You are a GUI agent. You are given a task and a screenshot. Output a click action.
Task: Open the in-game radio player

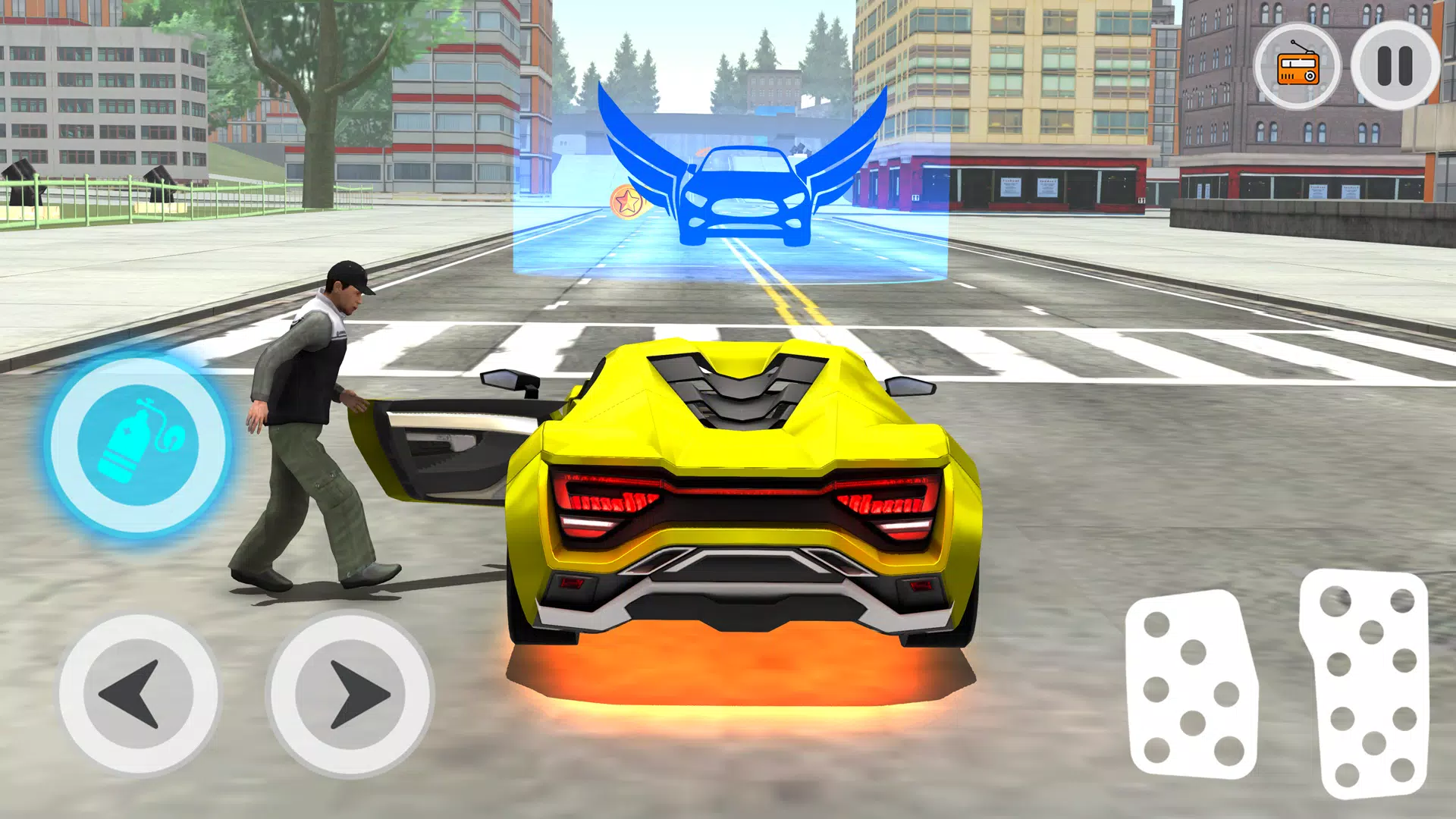pyautogui.click(x=1298, y=68)
